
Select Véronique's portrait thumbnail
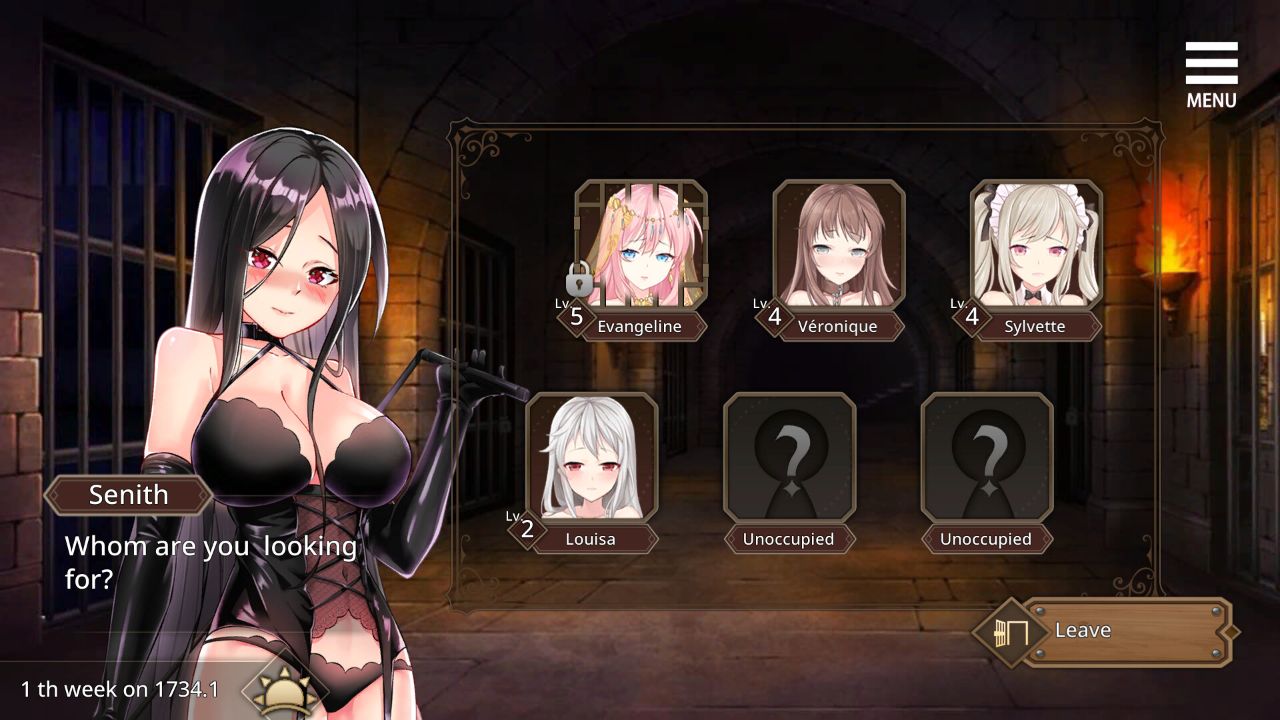coord(839,240)
